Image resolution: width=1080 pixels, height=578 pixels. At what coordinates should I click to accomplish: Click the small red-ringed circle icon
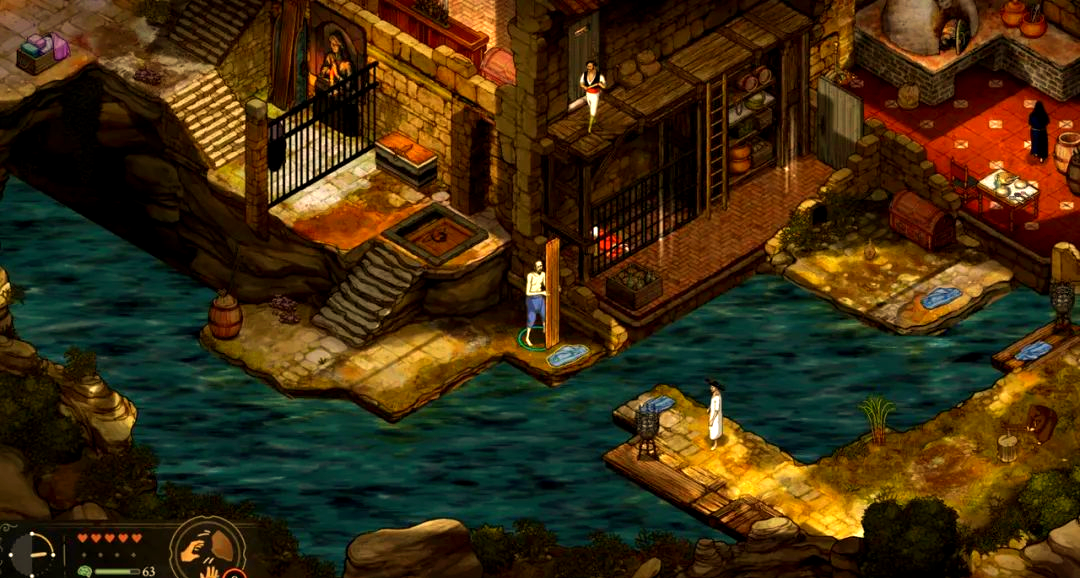pyautogui.click(x=234, y=573)
